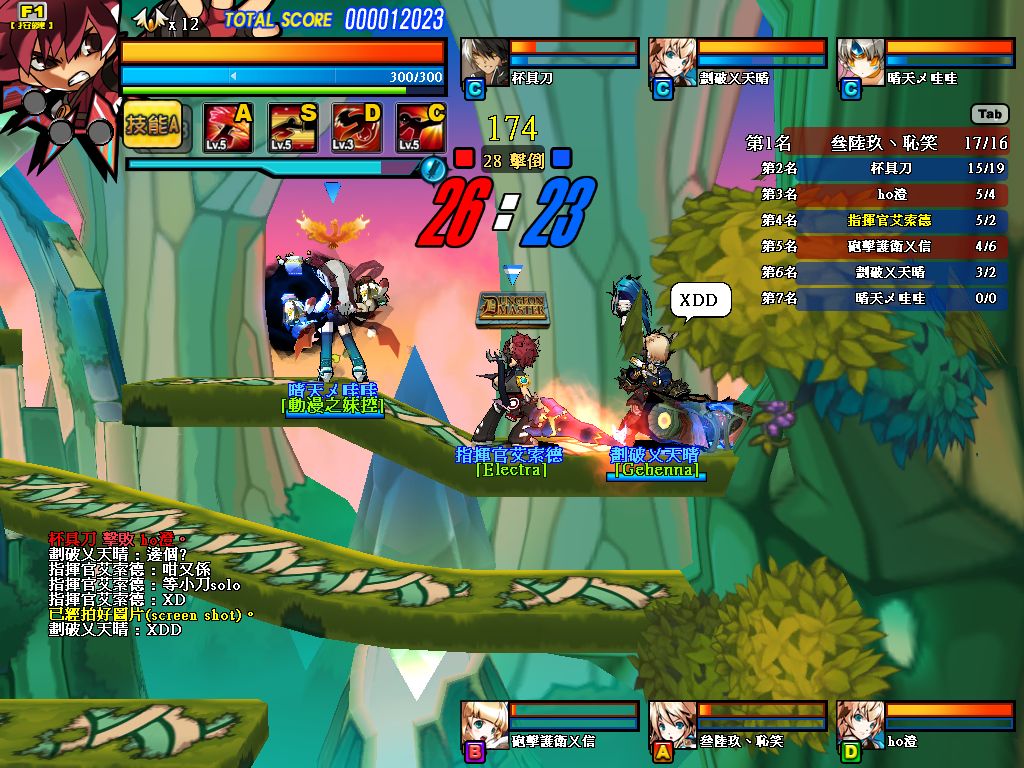Select first-place row 叁陸玖、恥笑 in ranking

[876, 143]
